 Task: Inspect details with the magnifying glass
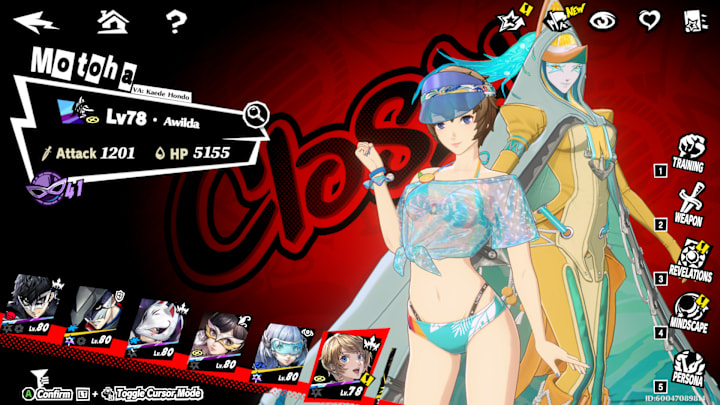(x=256, y=115)
